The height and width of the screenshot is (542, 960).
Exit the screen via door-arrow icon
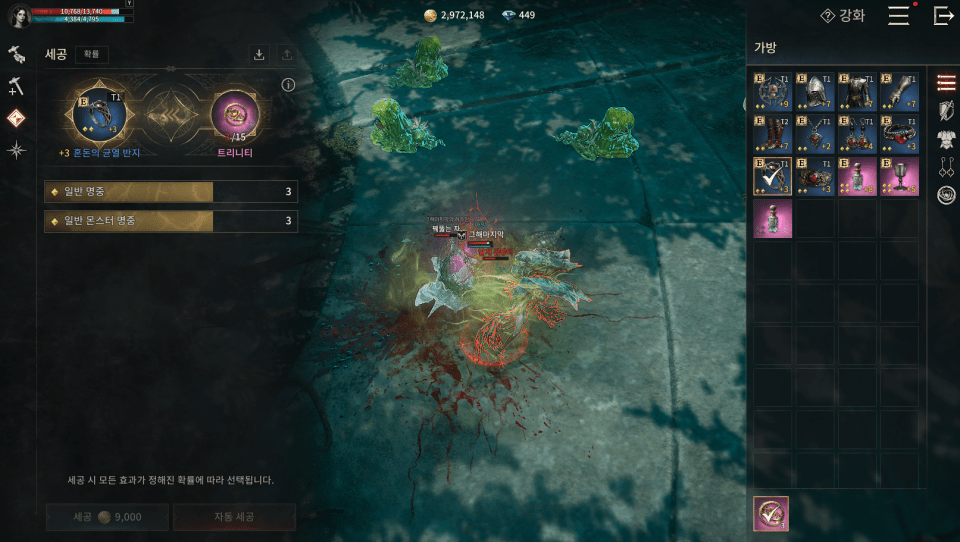[942, 16]
